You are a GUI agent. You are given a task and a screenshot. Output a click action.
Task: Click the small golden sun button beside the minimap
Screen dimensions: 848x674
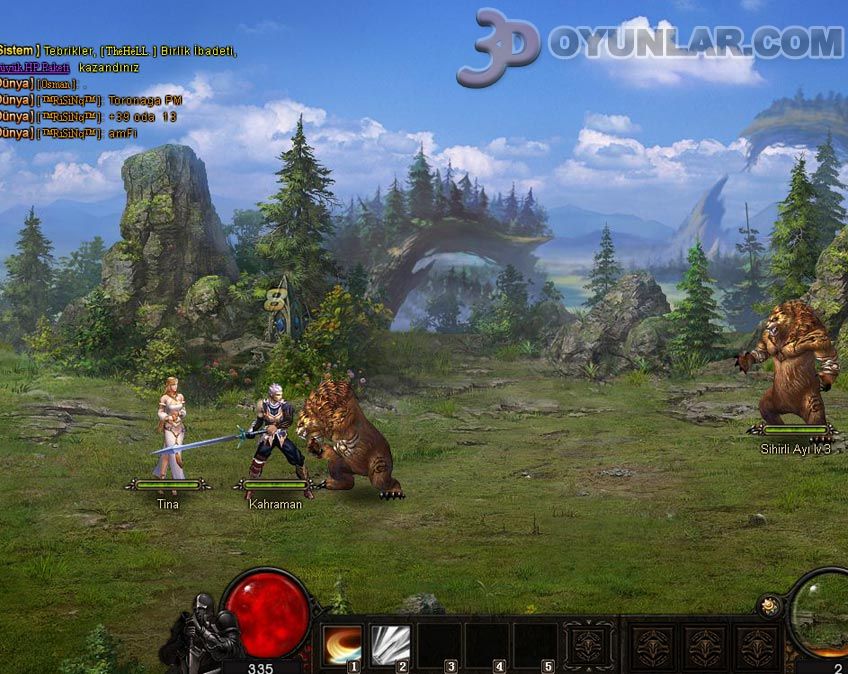coord(769,605)
